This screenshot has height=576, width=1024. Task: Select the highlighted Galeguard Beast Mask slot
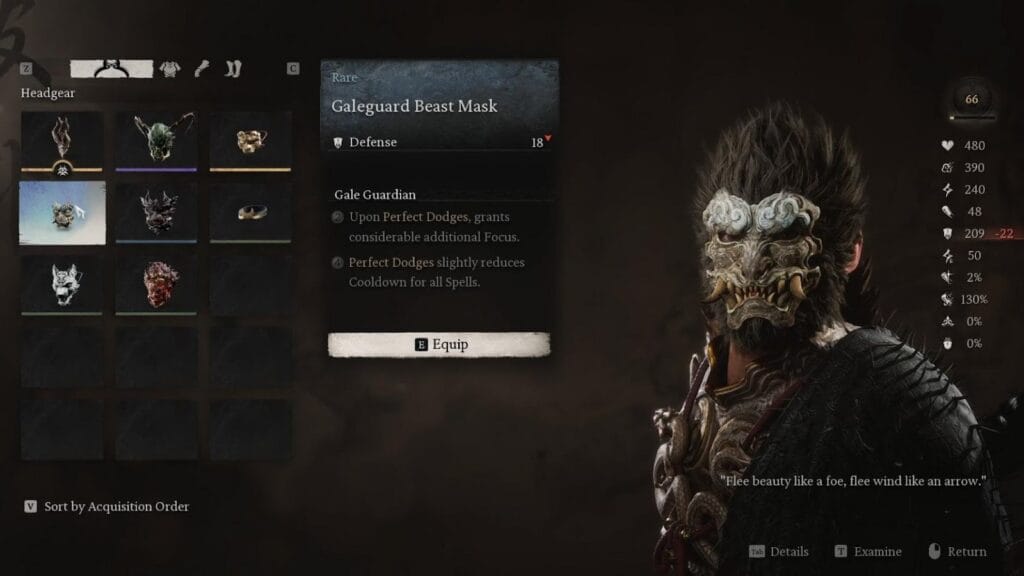tap(62, 212)
